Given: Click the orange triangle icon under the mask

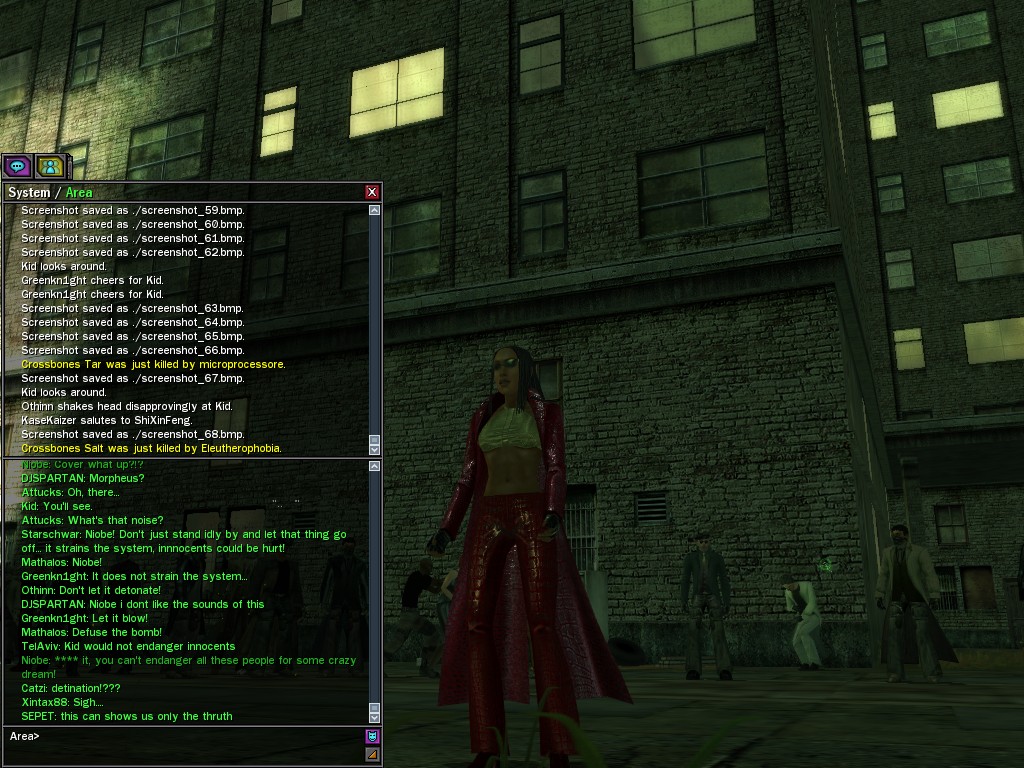Looking at the screenshot, I should coord(372,755).
